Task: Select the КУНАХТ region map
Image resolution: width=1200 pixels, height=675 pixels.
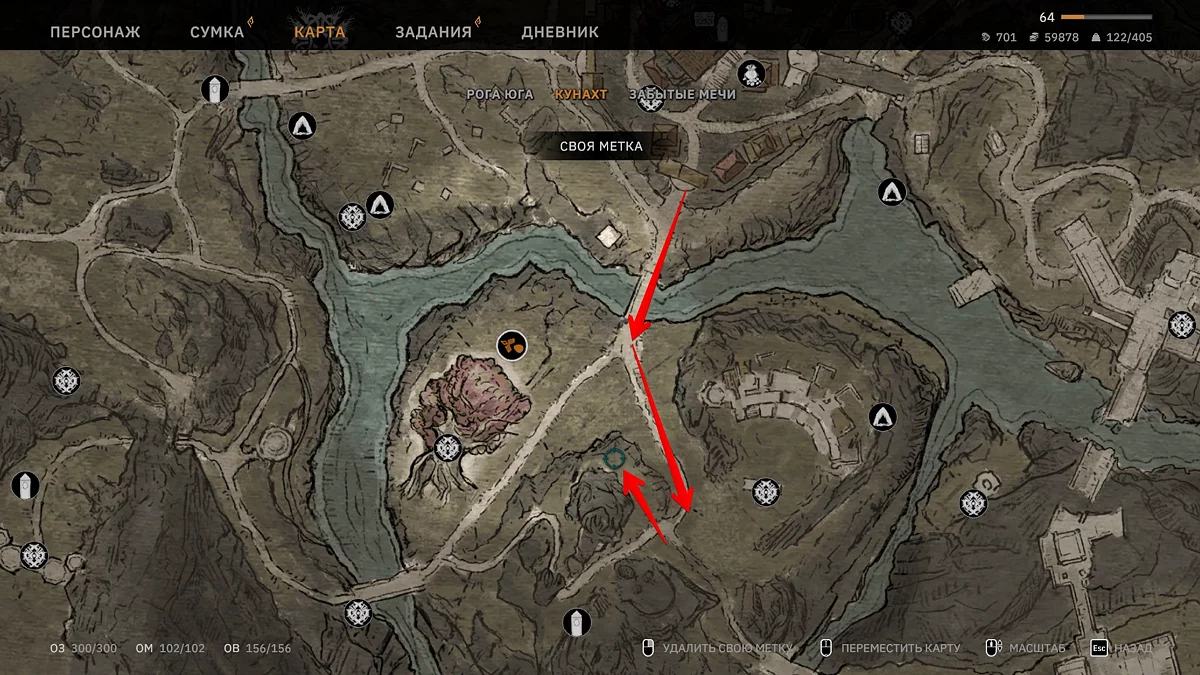Action: (x=581, y=94)
